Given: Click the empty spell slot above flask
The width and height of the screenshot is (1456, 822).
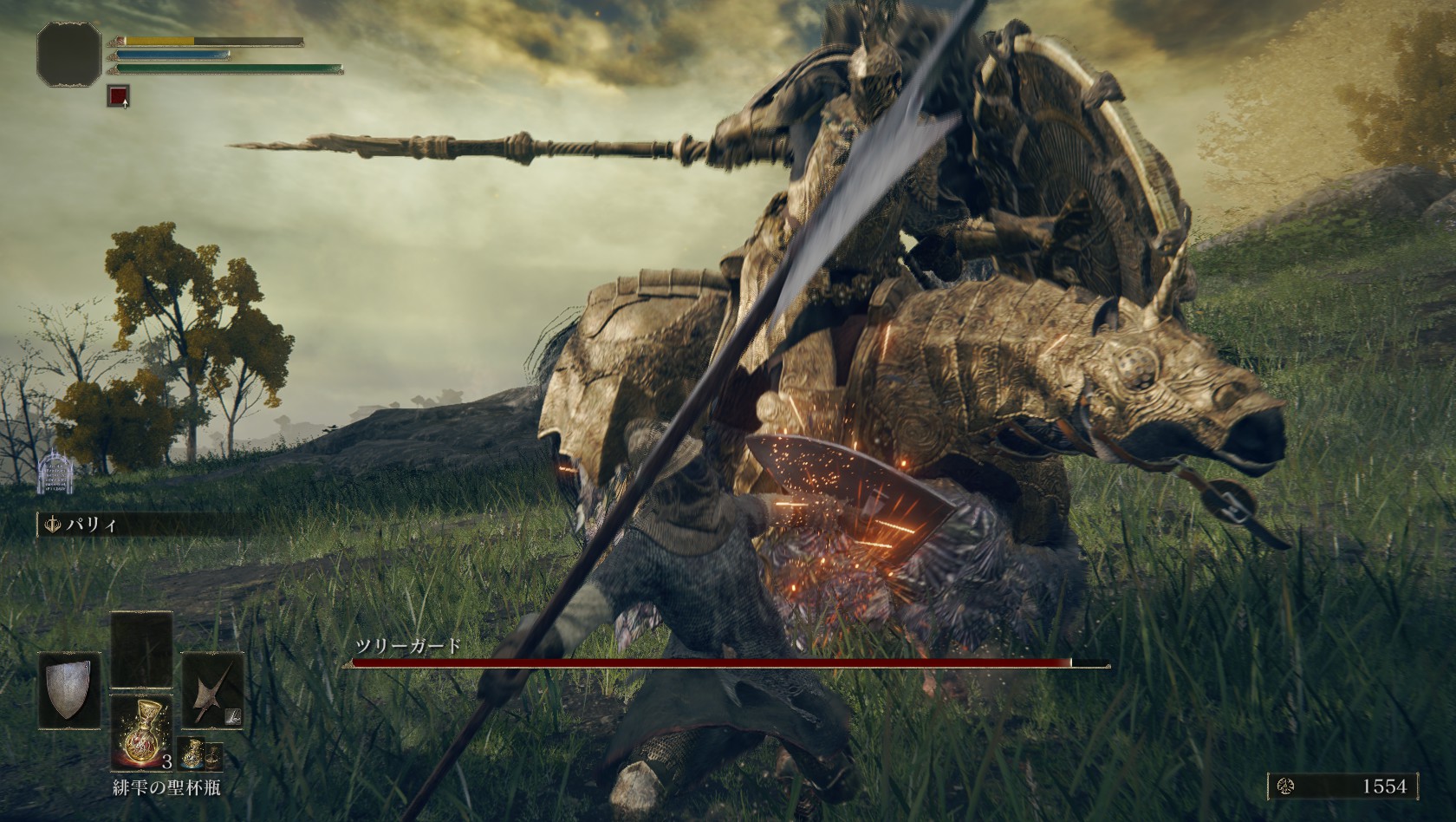Looking at the screenshot, I should (141, 649).
